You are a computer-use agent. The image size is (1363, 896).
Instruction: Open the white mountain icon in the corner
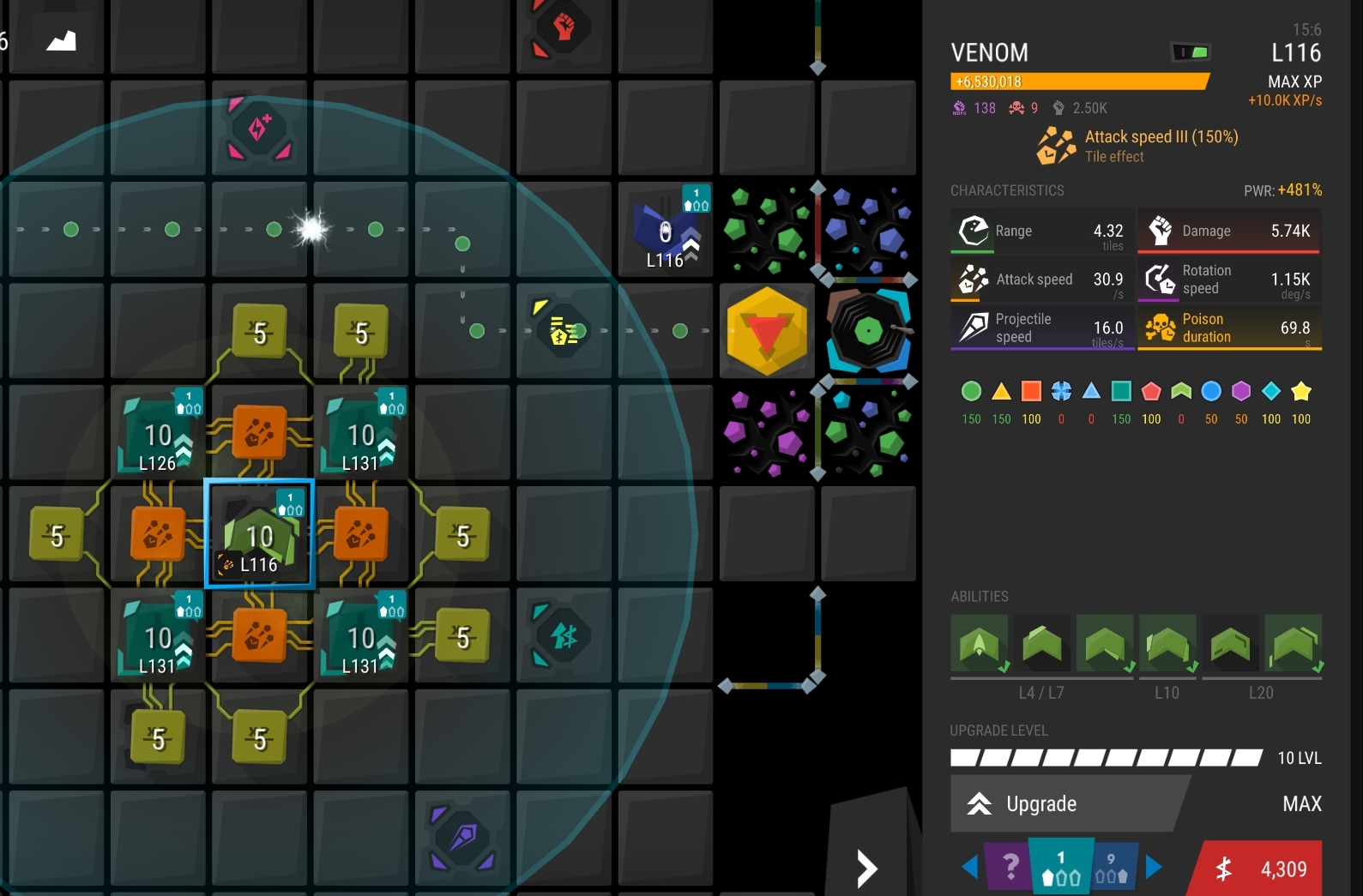[61, 40]
